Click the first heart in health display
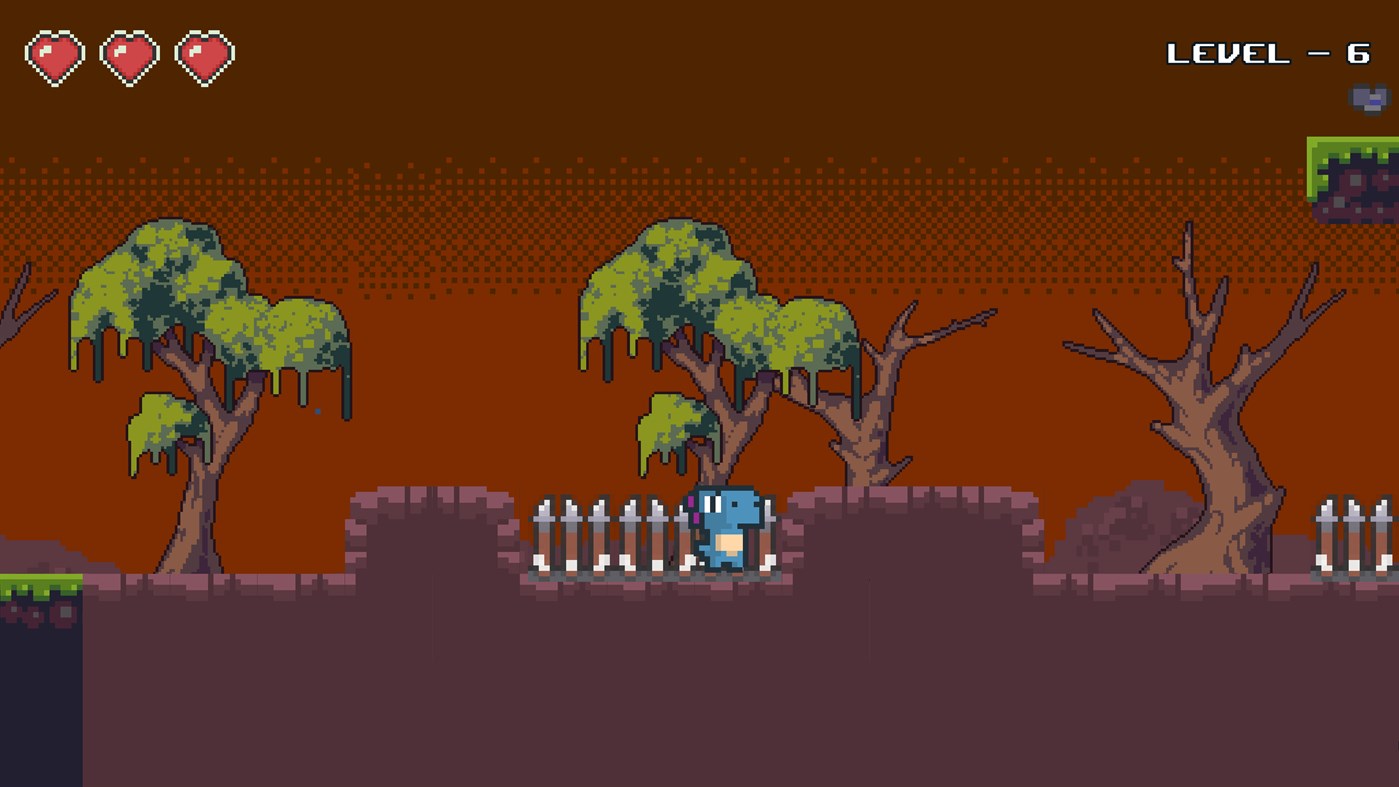 55,55
